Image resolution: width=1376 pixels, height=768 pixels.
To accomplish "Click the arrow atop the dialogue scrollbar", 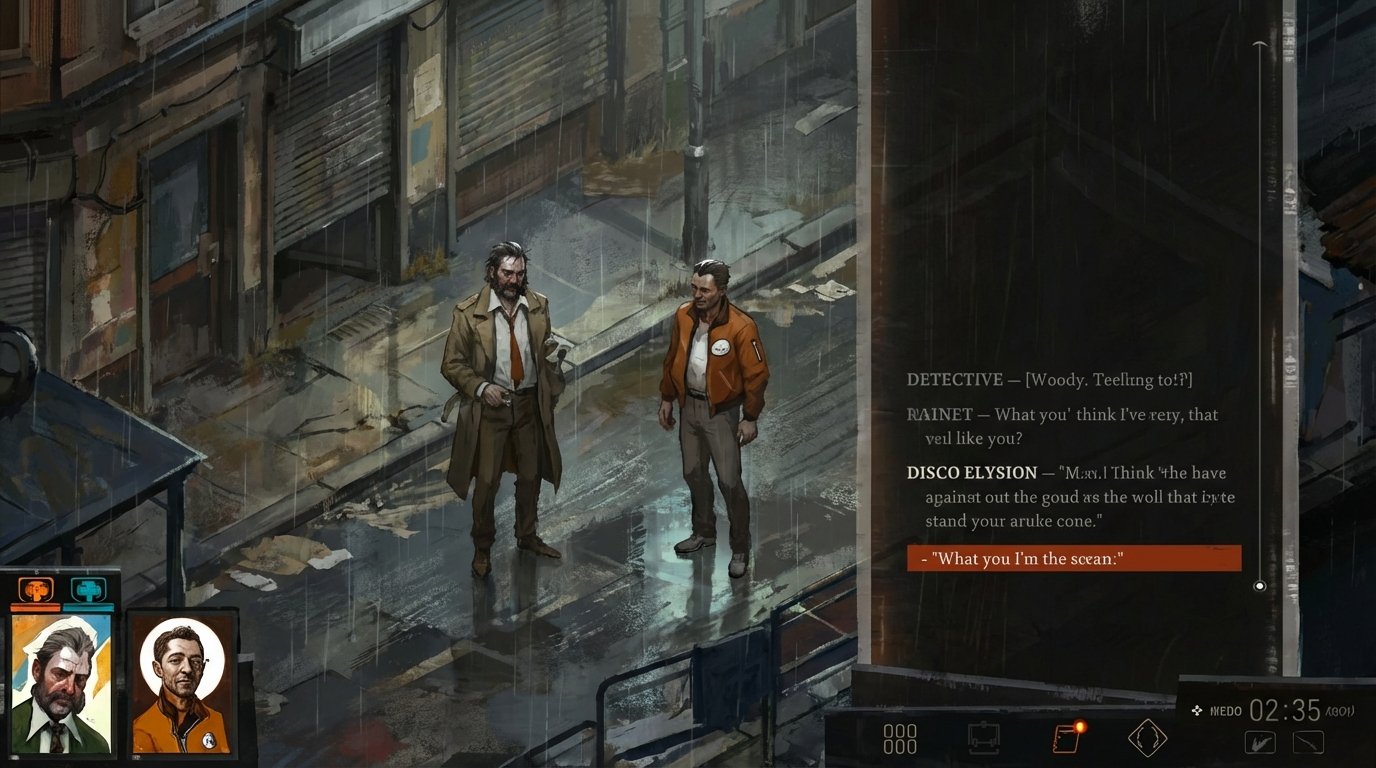I will click(1259, 44).
